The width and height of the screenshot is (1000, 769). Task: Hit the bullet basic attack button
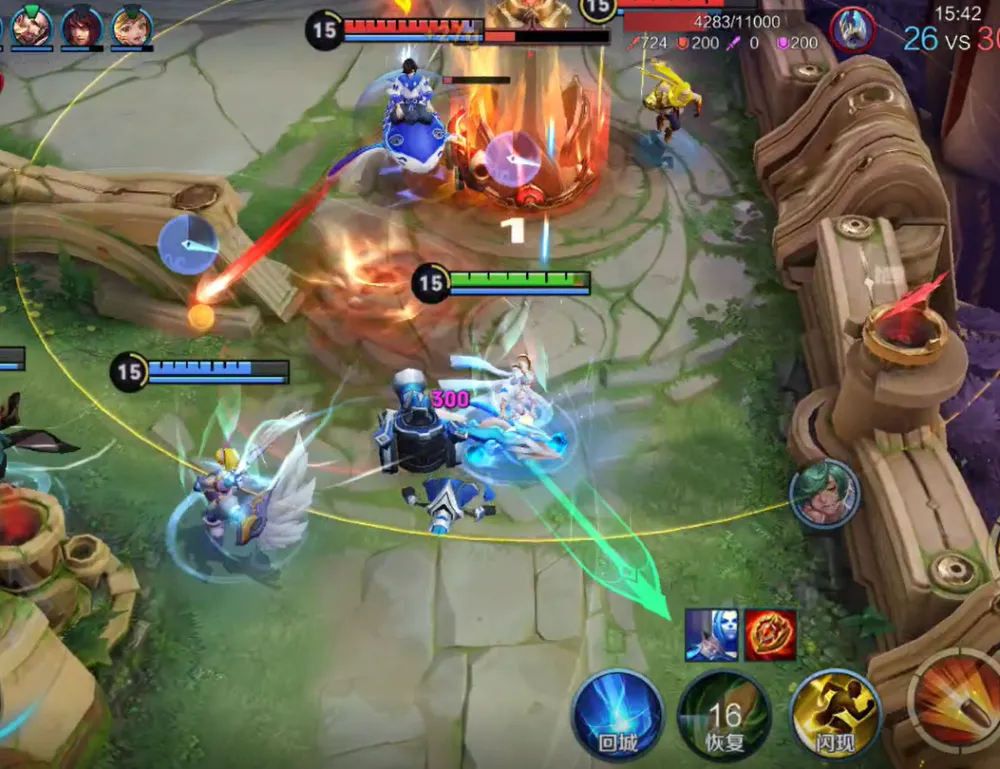pos(955,700)
